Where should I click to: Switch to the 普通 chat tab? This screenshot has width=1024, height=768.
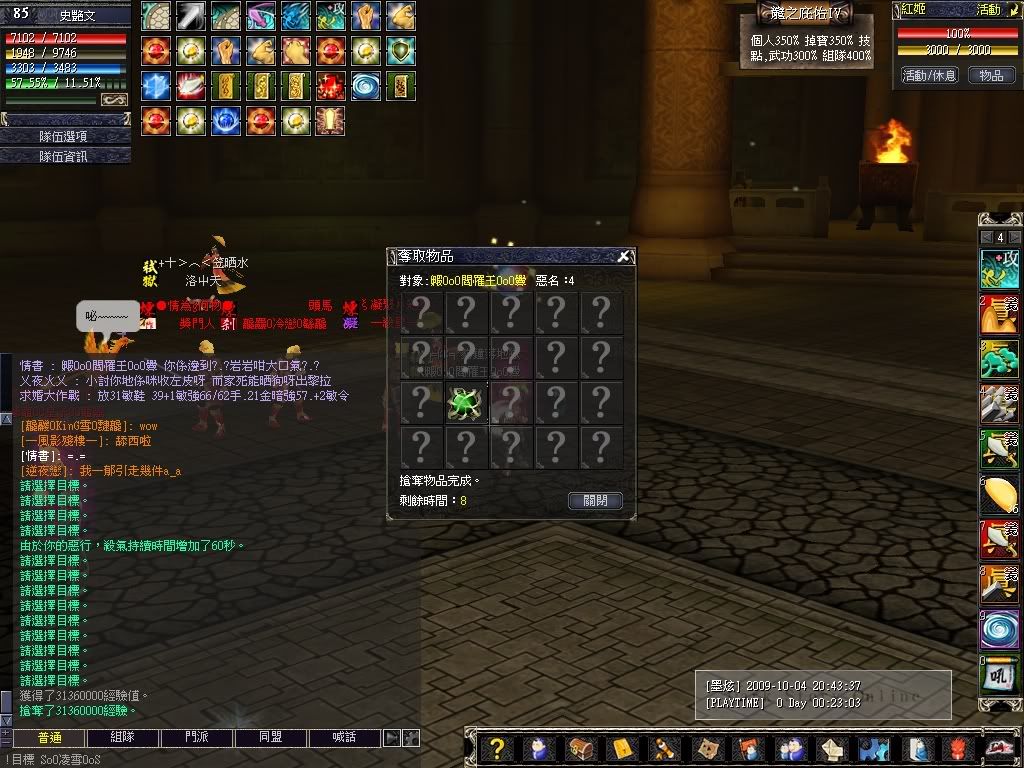coord(50,738)
